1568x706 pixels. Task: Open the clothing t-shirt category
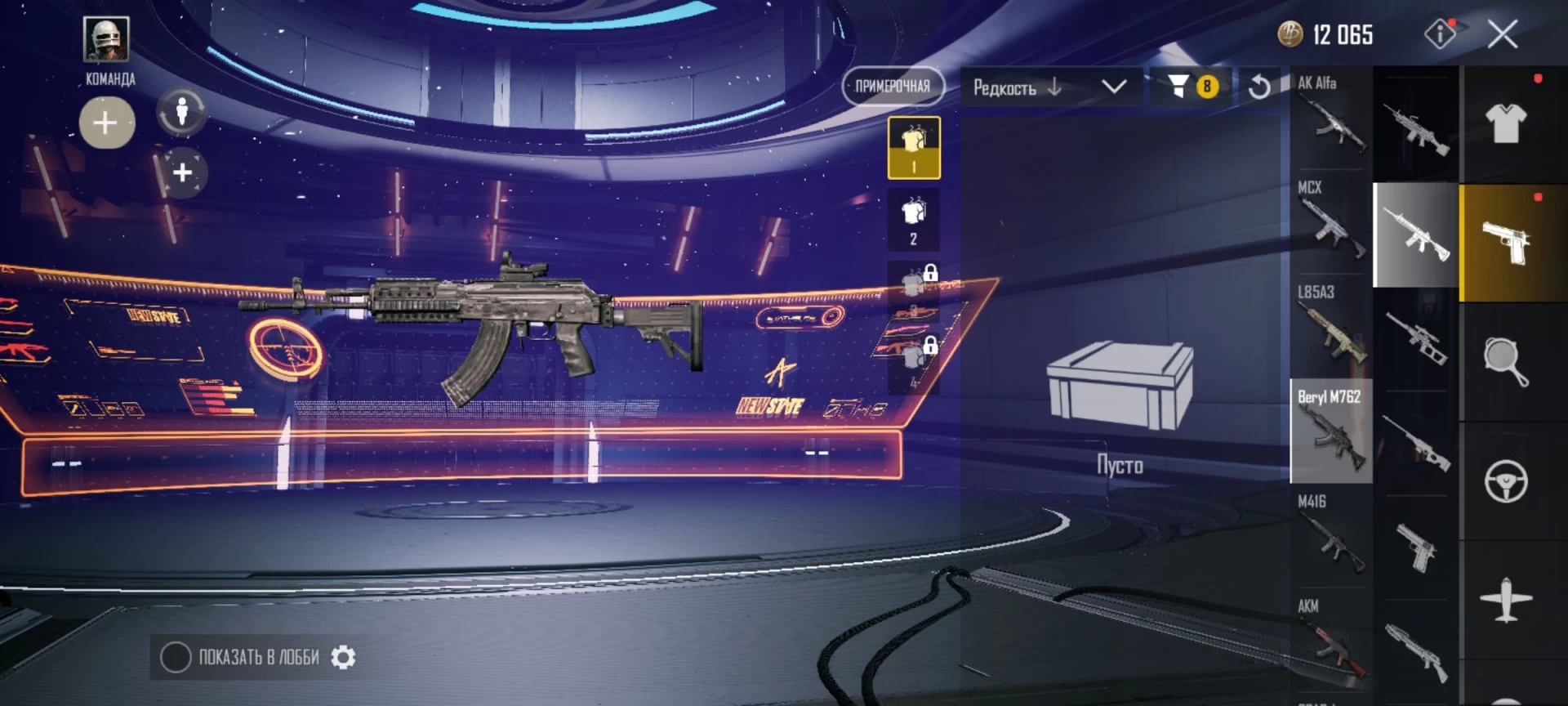pos(1506,123)
